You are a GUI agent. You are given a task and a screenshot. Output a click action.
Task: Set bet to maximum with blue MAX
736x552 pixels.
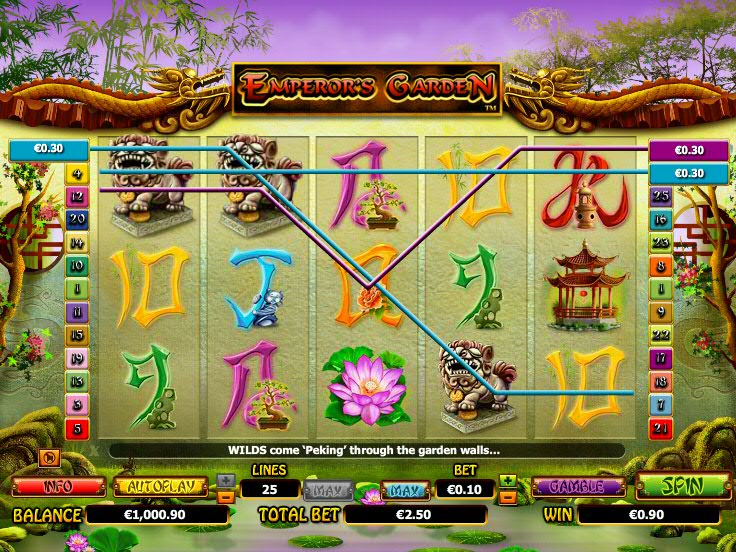(x=403, y=490)
